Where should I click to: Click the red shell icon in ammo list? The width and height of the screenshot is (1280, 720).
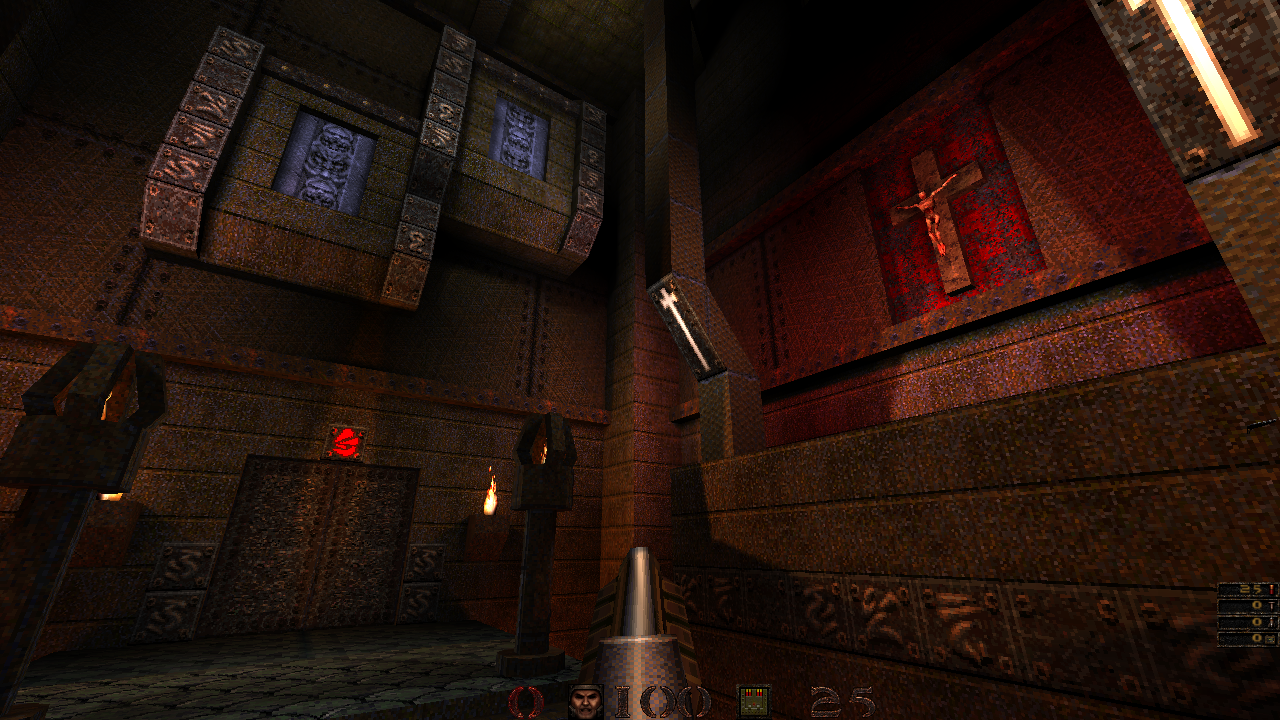coord(1272,590)
